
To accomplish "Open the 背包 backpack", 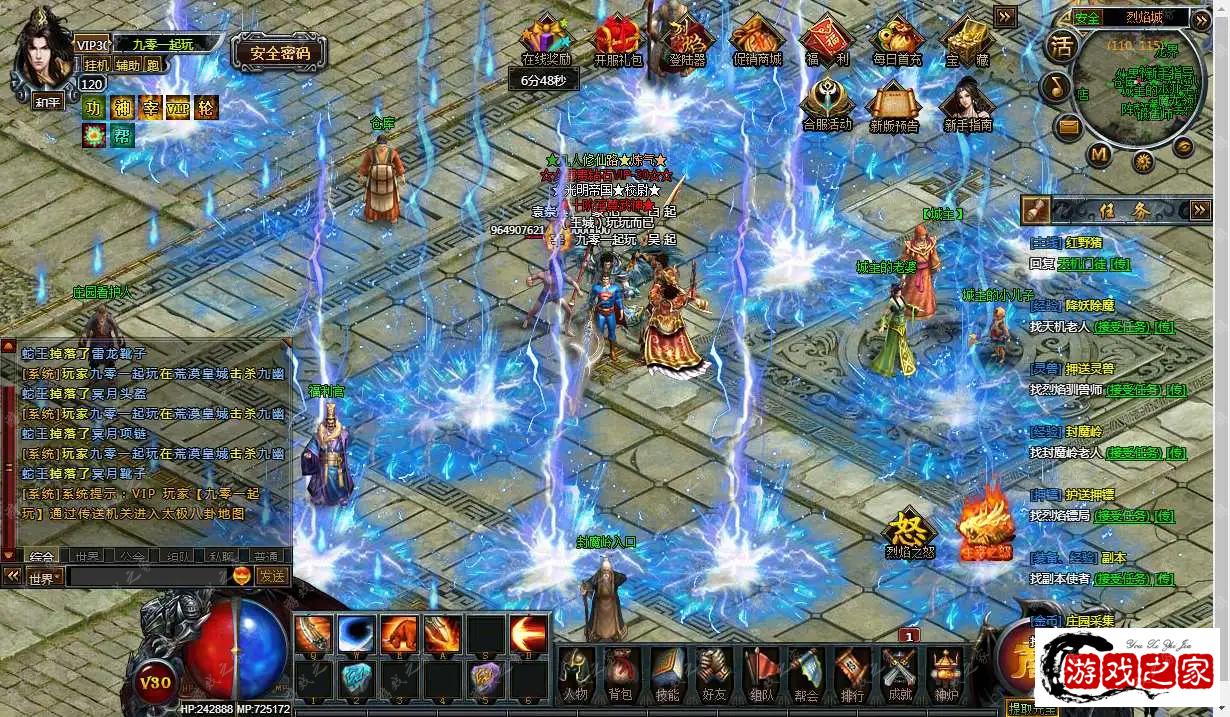I will [x=620, y=672].
